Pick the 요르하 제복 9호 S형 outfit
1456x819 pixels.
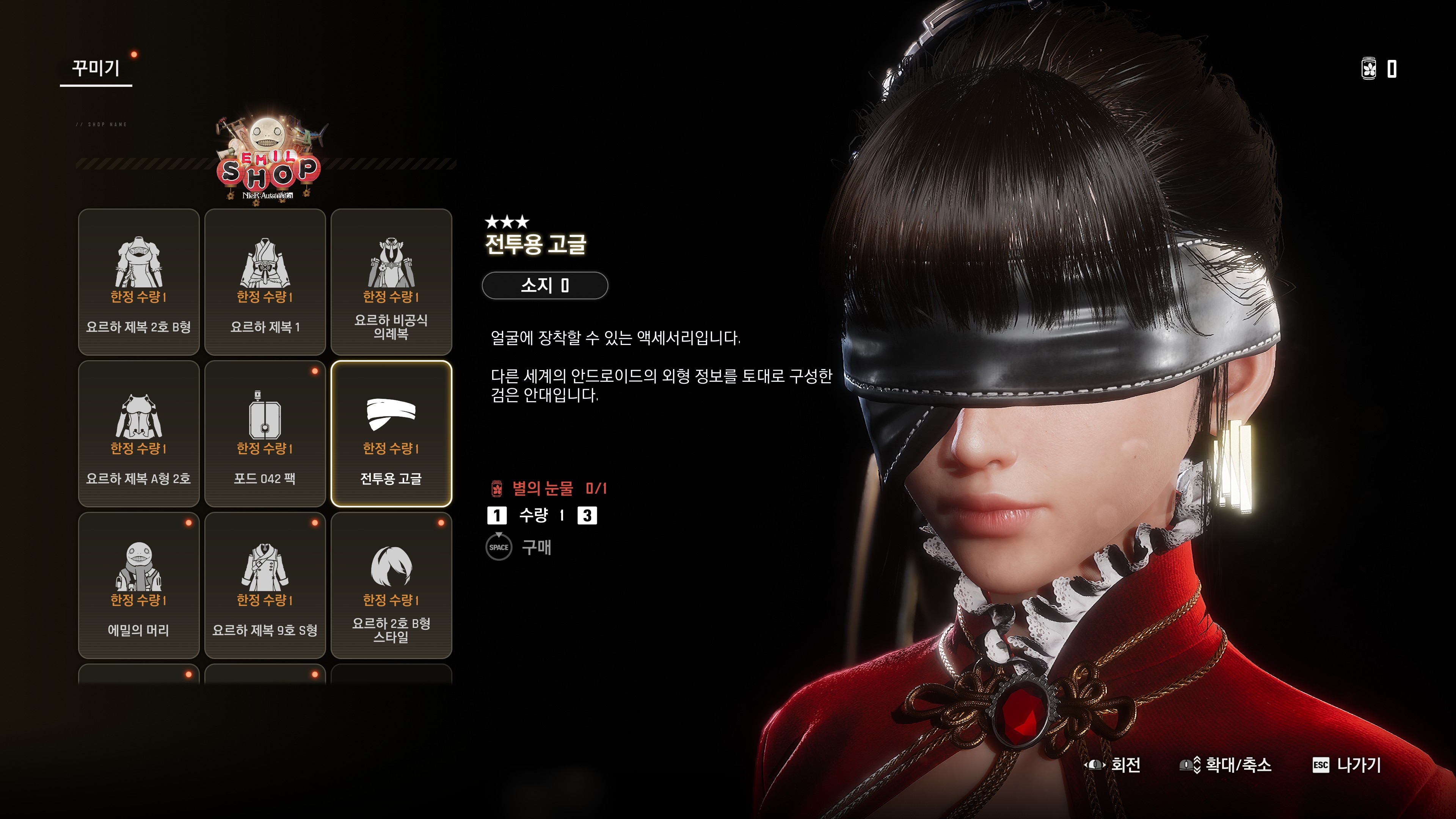[x=265, y=585]
